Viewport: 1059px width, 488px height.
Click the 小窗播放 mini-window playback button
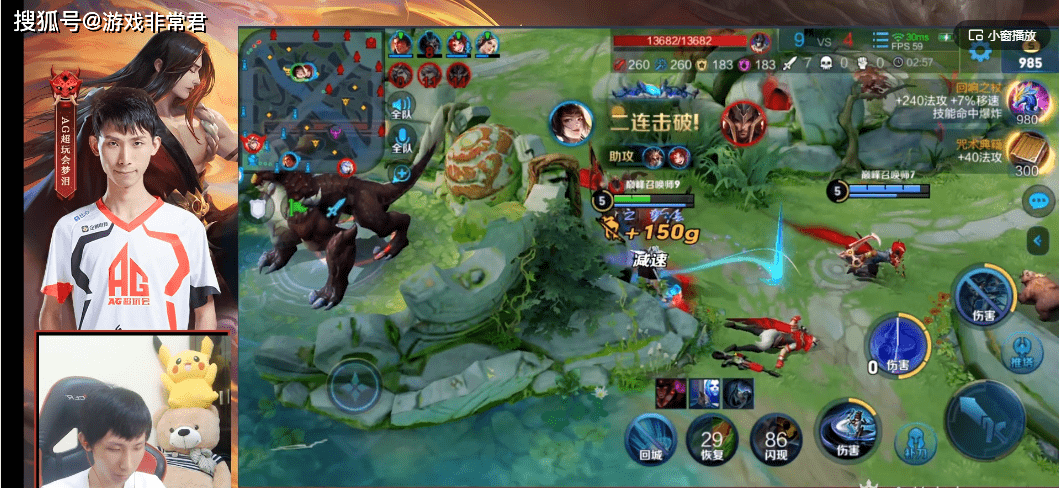pos(1003,34)
